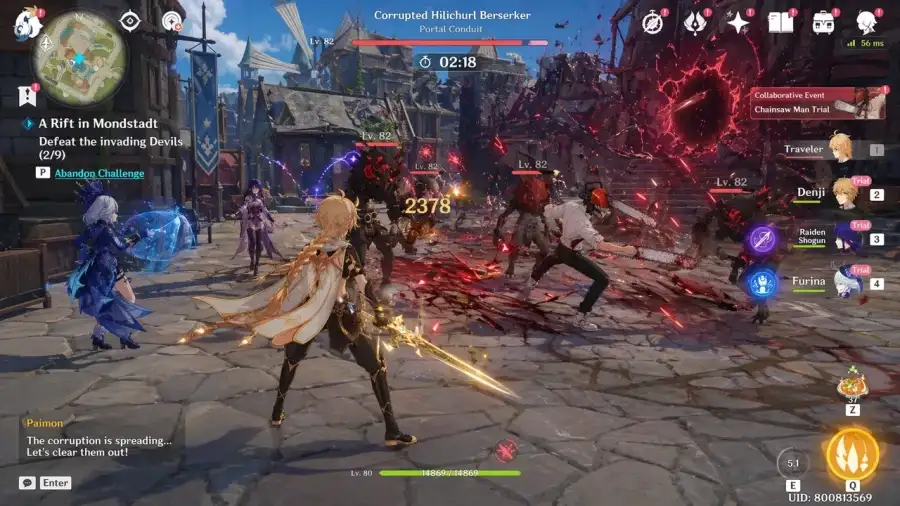This screenshot has width=900, height=506.
Task: Open the winged emblem events icon
Action: click(695, 22)
